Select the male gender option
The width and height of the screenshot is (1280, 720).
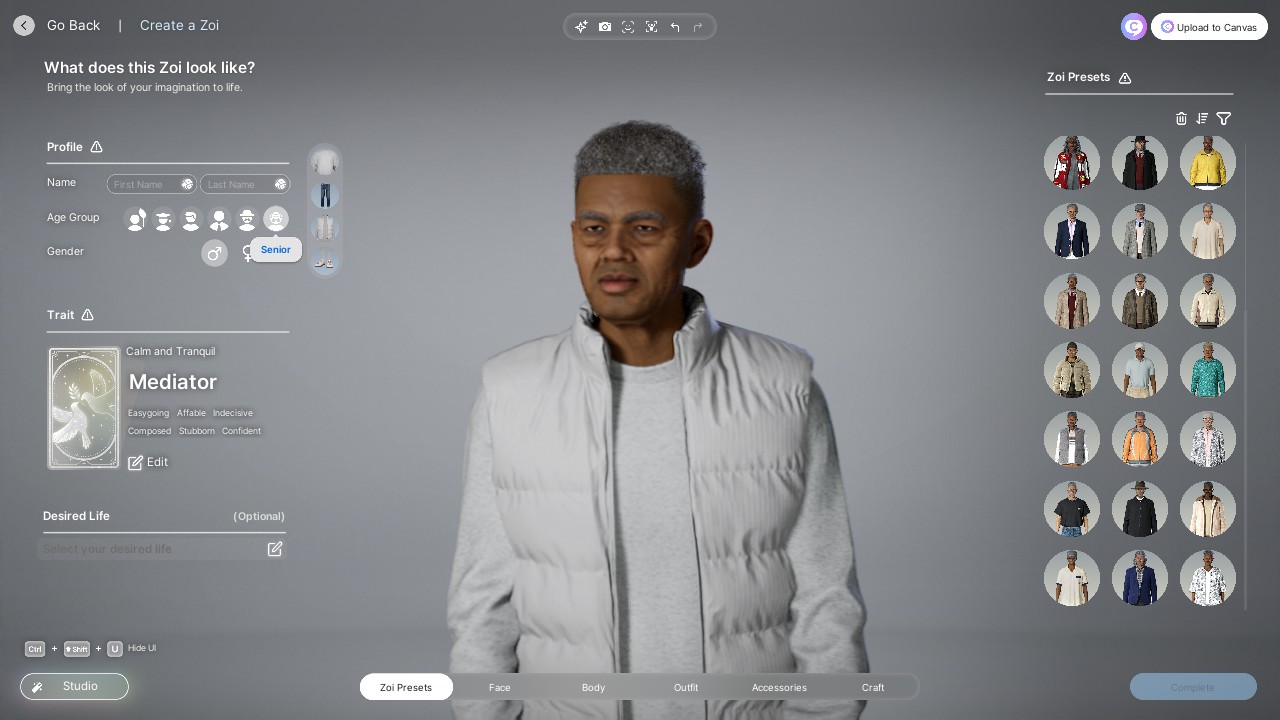coord(214,253)
